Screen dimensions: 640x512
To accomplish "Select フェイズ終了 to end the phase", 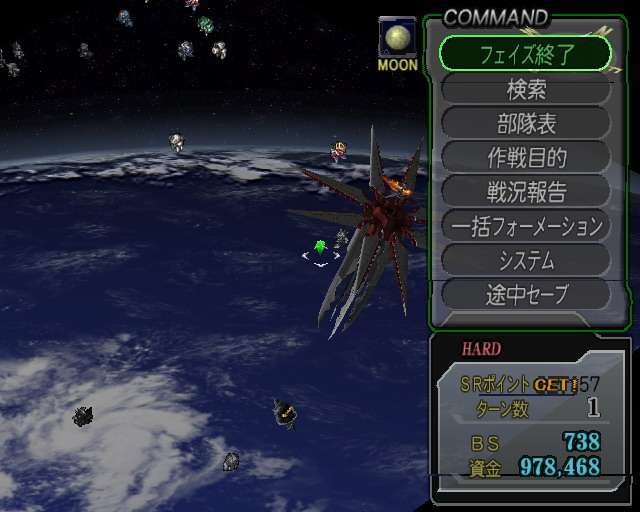I will pyautogui.click(x=525, y=53).
